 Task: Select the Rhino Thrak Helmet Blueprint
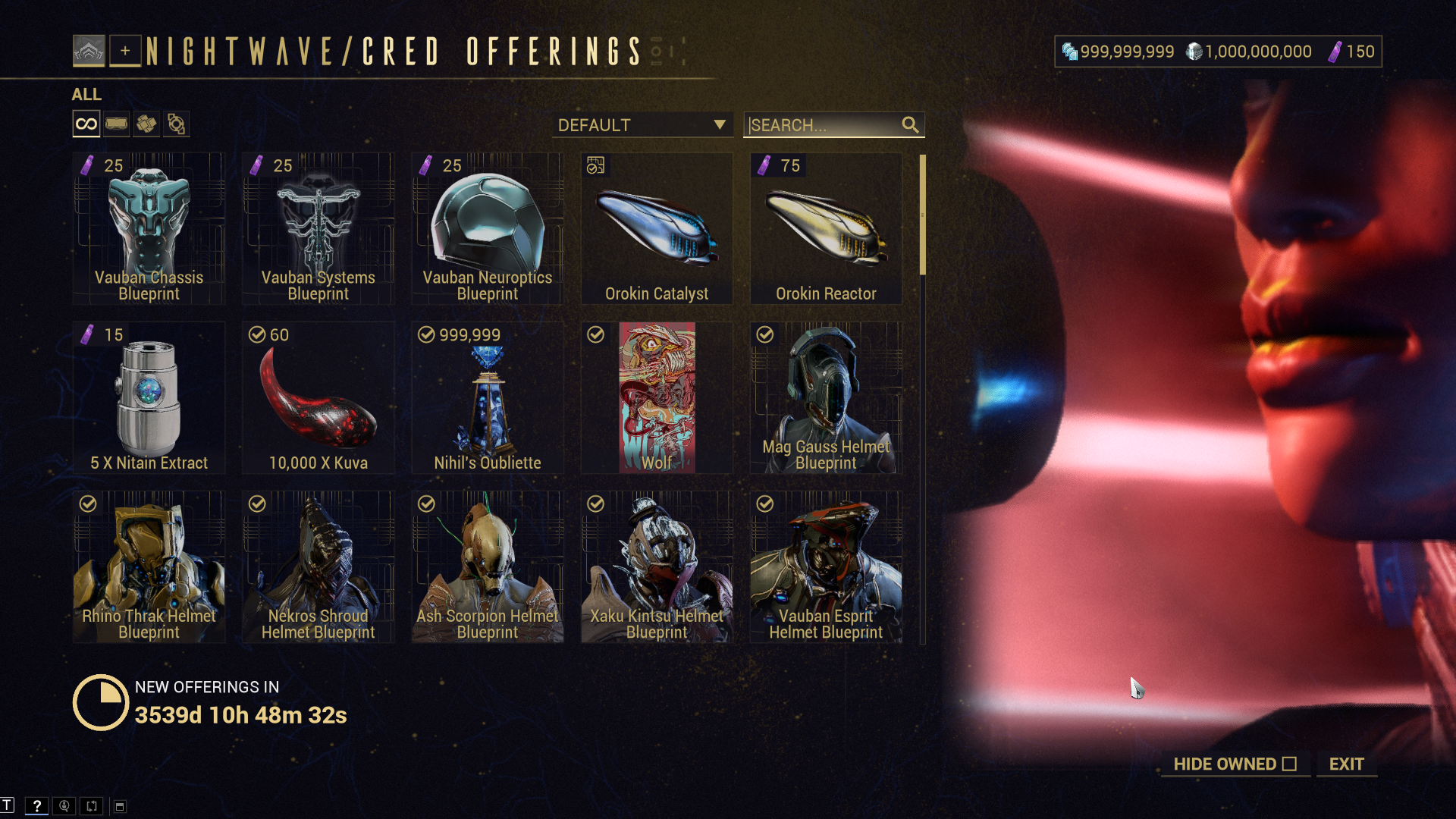pos(149,566)
